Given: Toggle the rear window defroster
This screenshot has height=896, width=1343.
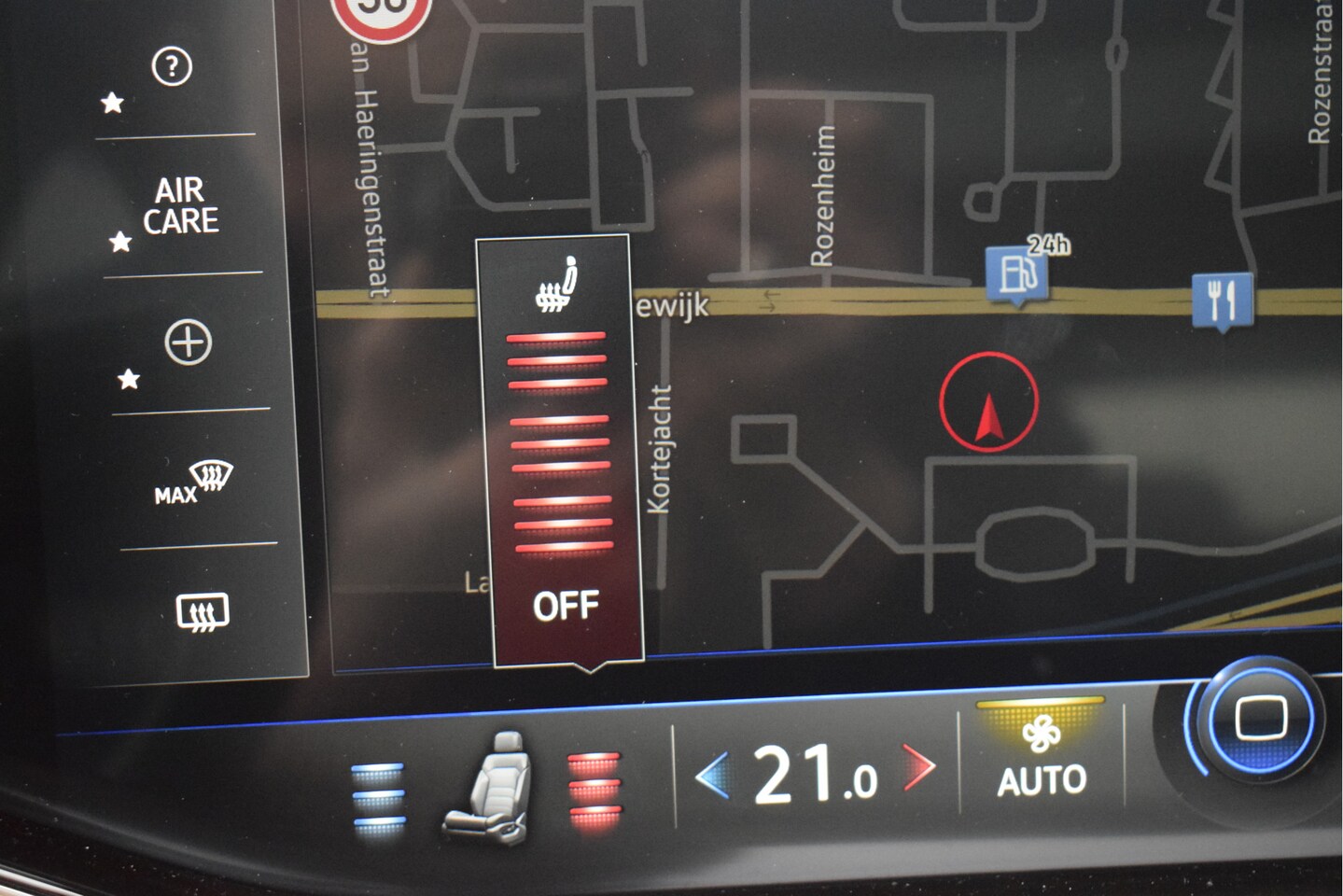Looking at the screenshot, I should (203, 612).
